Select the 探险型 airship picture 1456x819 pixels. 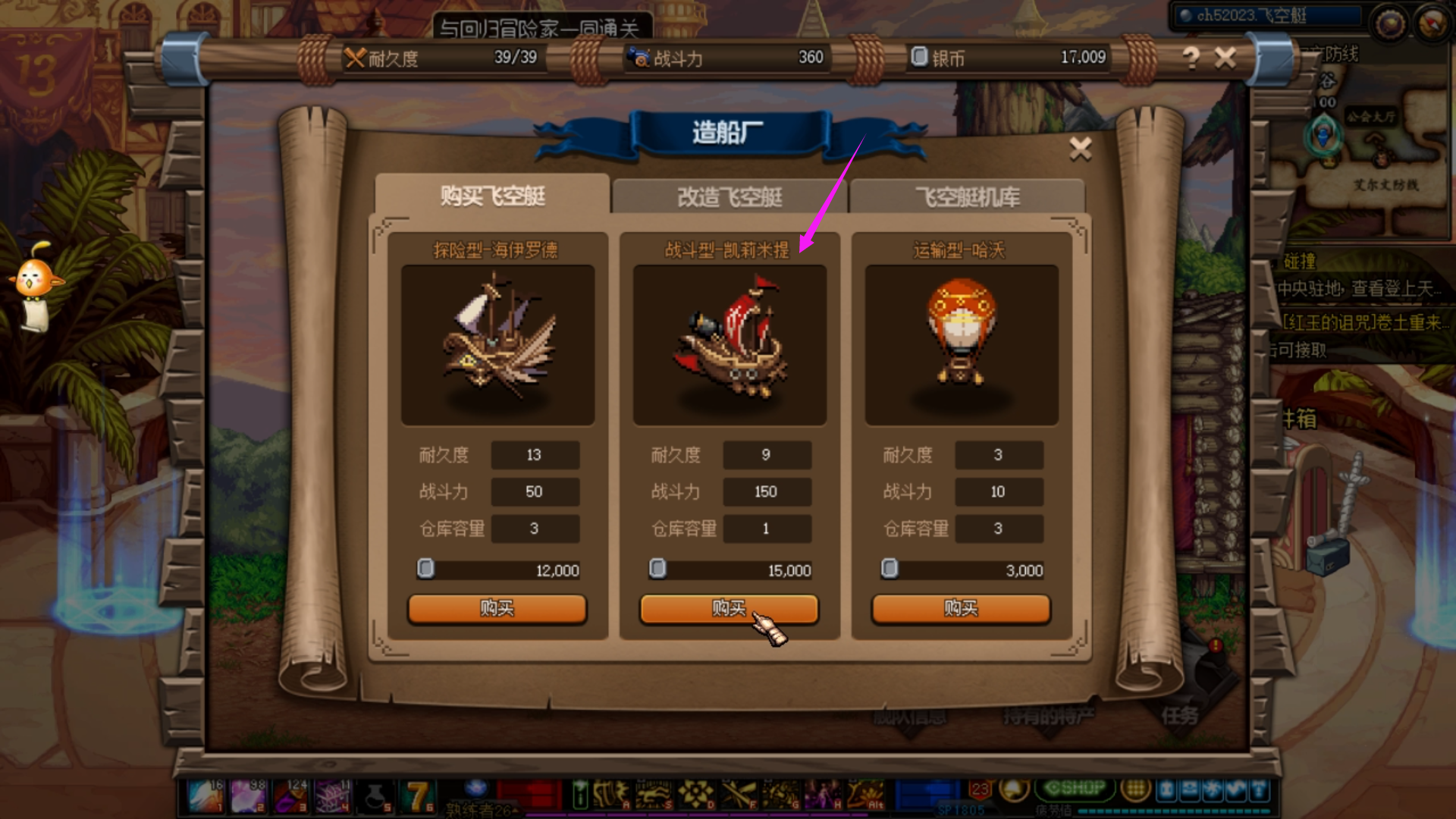pos(497,345)
